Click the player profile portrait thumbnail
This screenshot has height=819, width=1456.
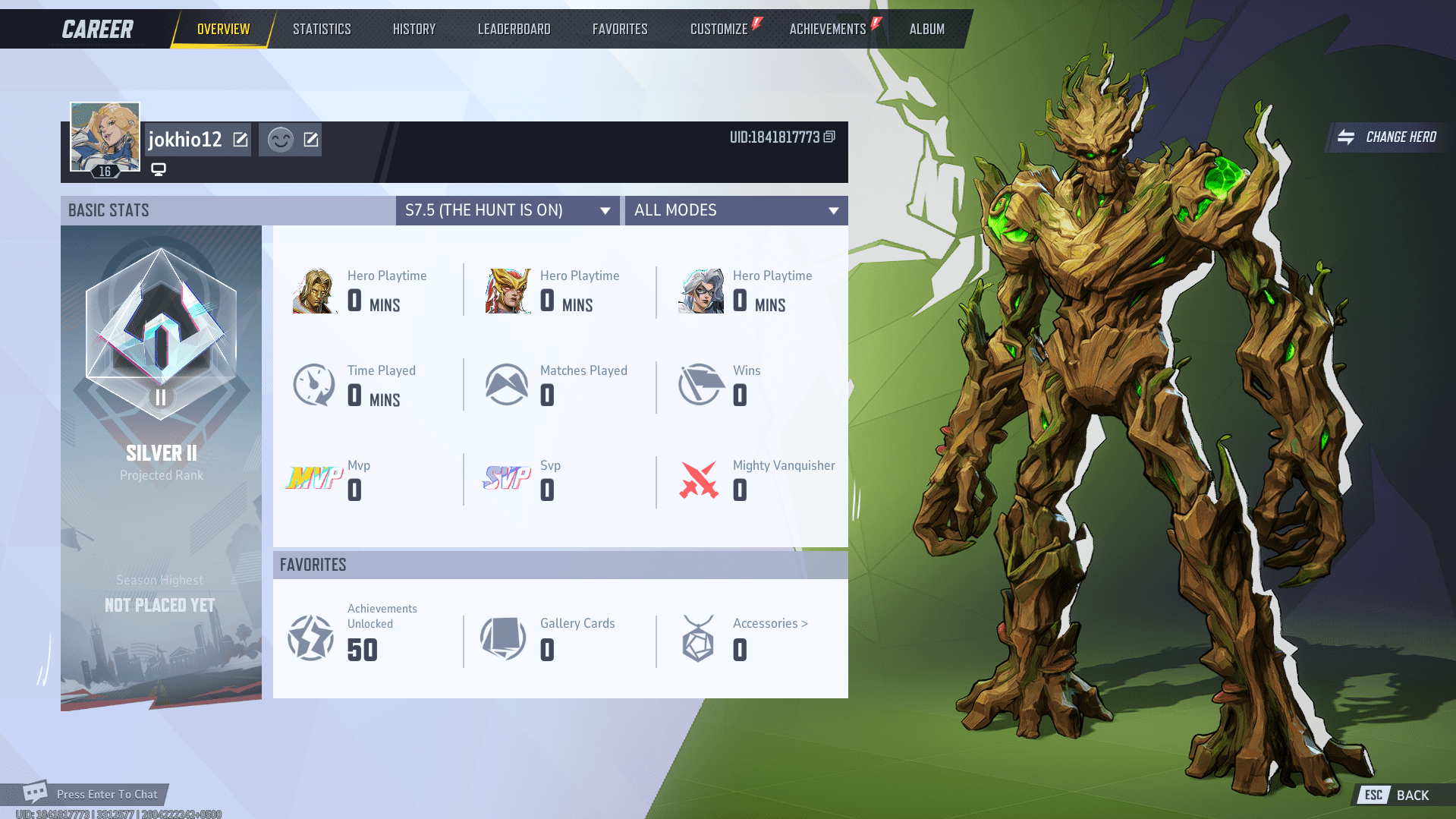pyautogui.click(x=104, y=137)
